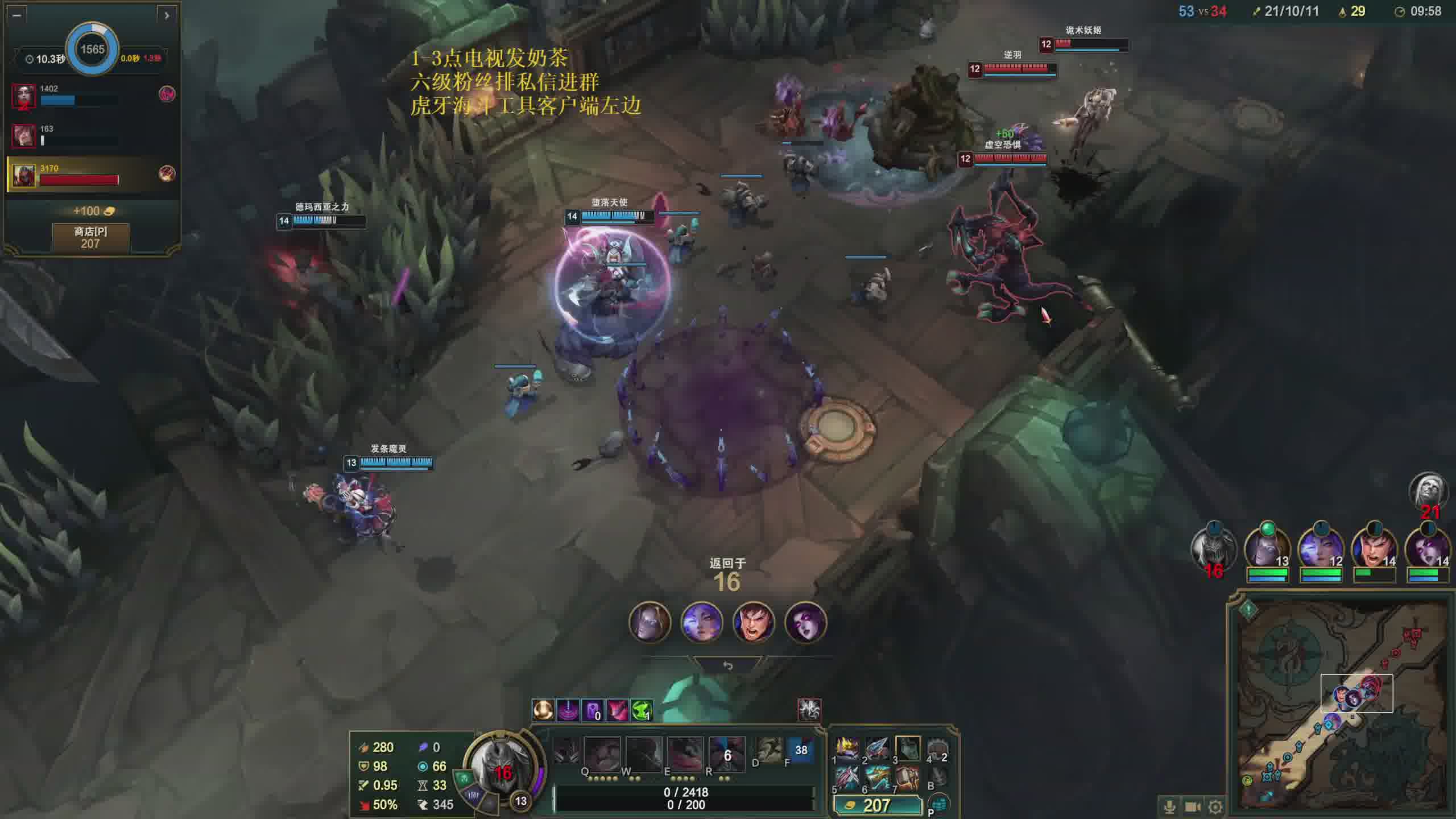
Task: Activate the Q ability icon
Action: (602, 754)
